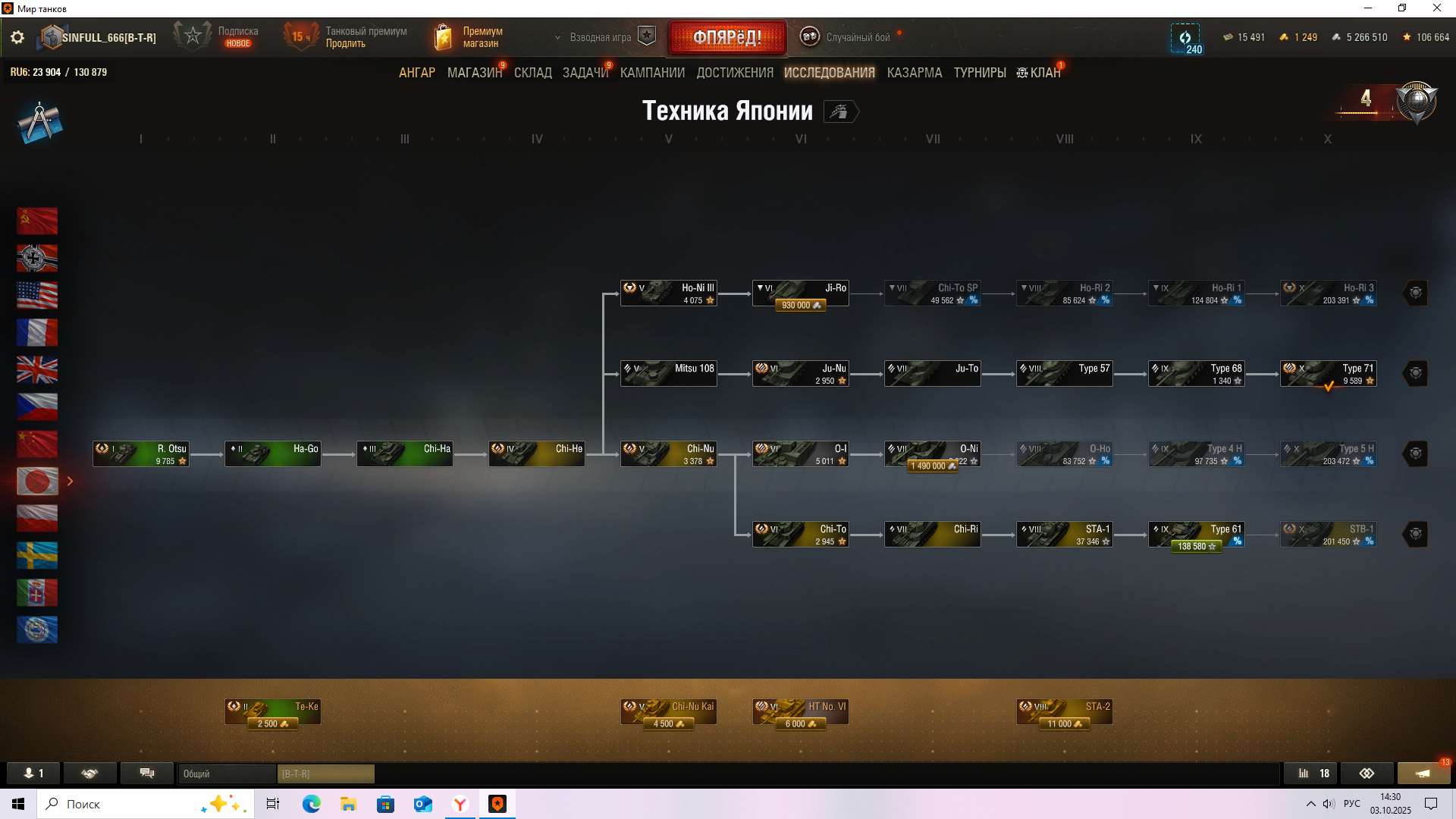Pick the O-Ni heavy tank node

click(x=932, y=454)
